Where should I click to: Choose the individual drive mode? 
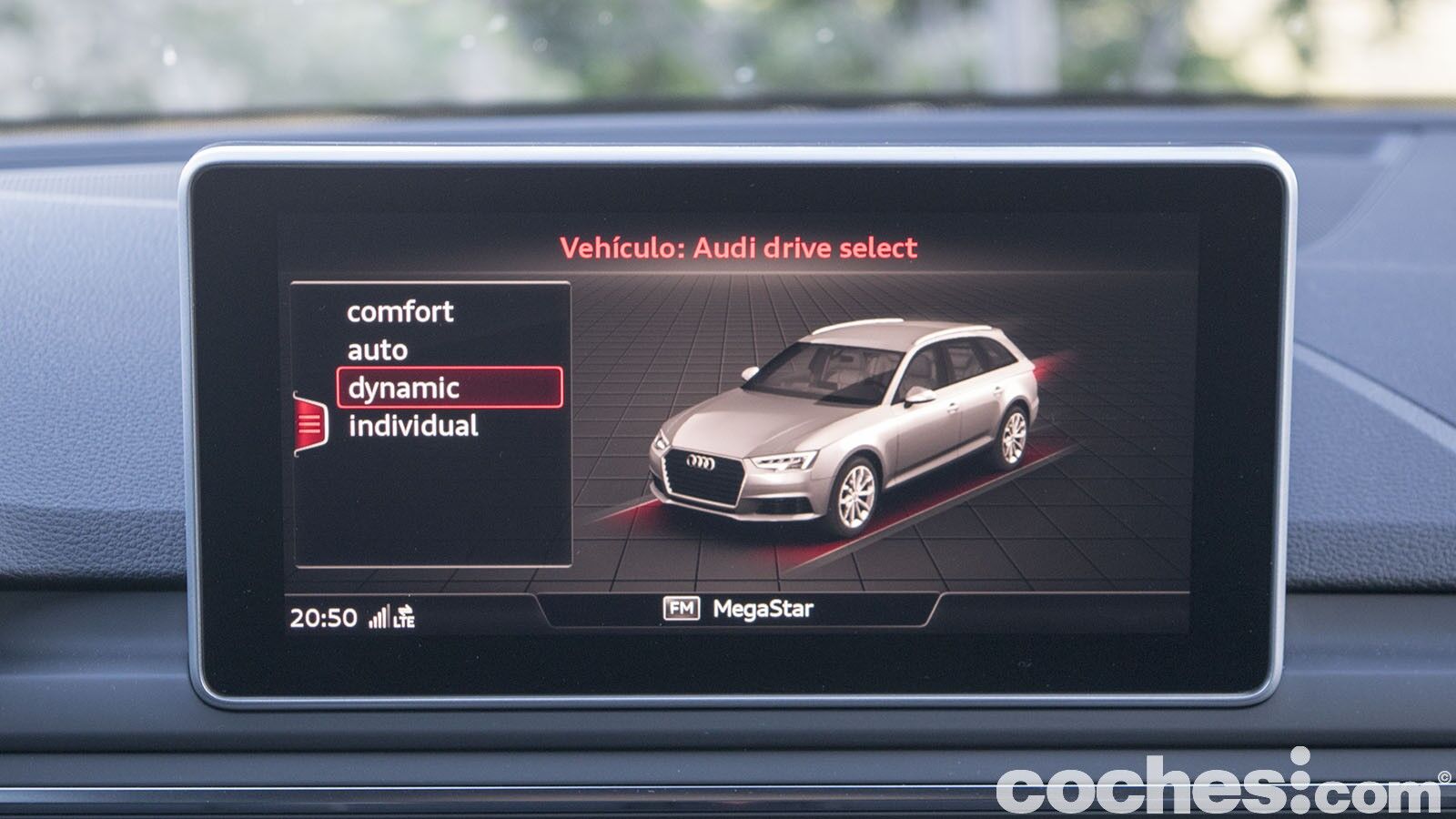413,426
